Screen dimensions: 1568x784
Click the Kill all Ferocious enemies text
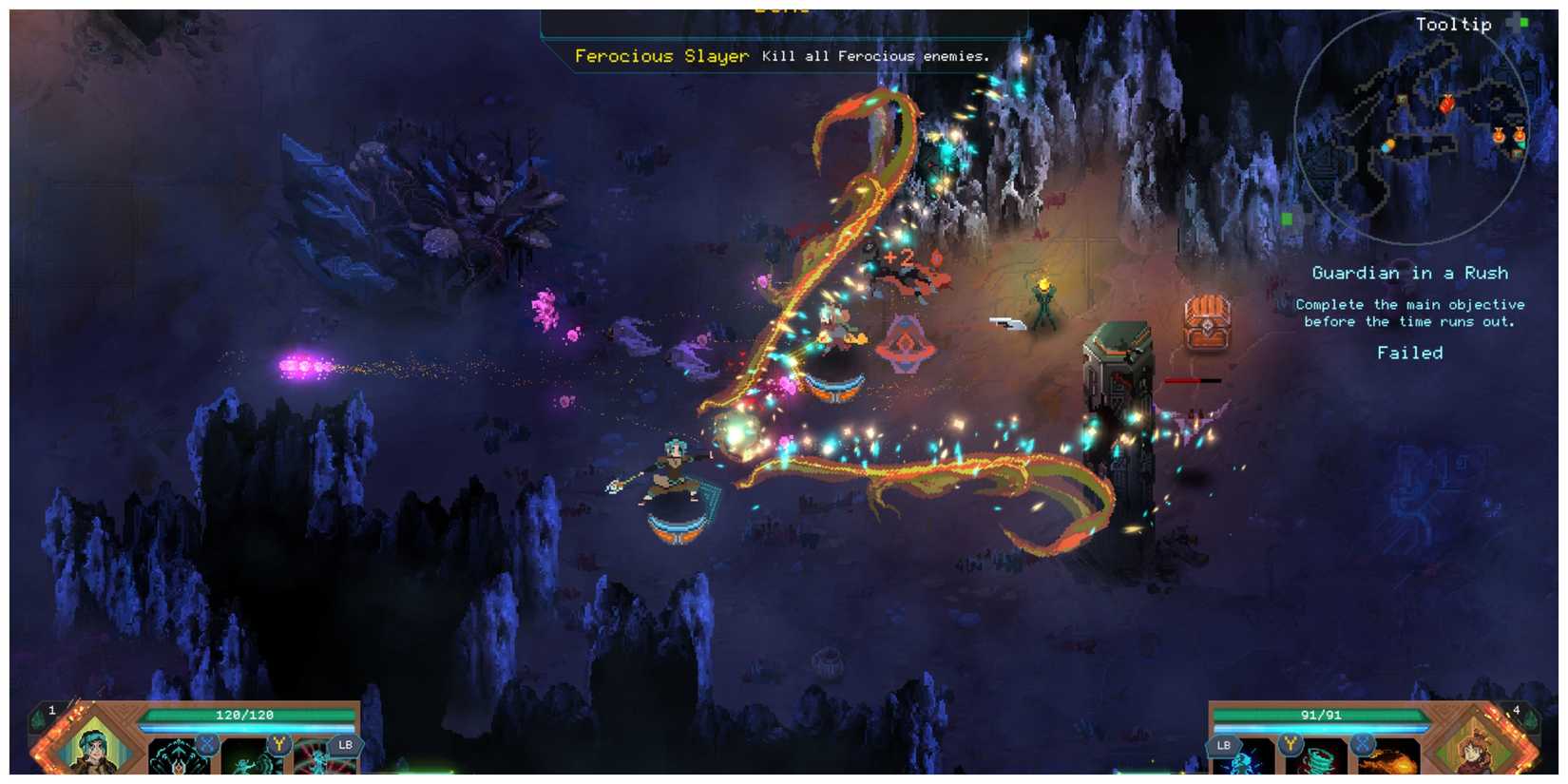[x=873, y=57]
